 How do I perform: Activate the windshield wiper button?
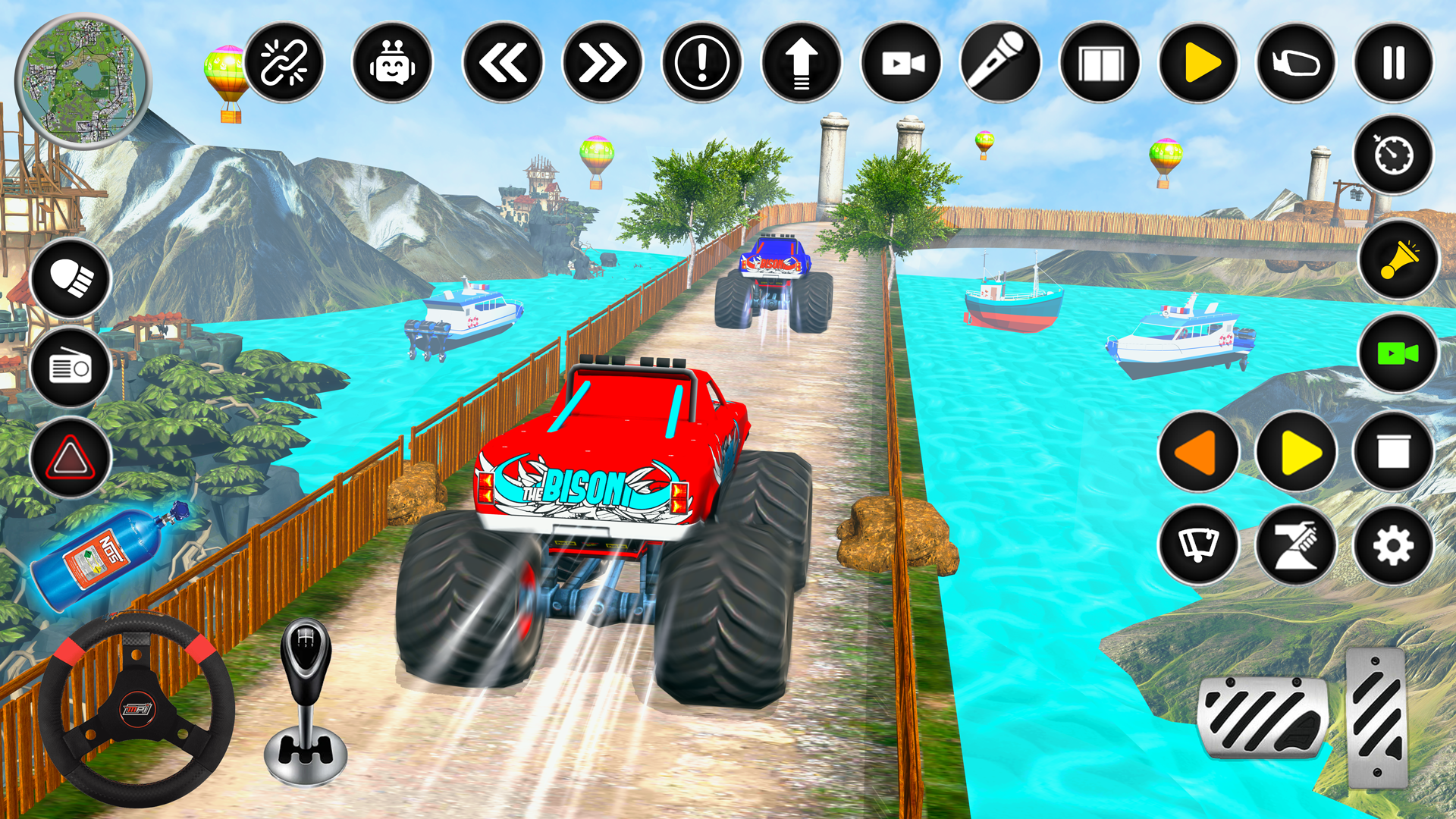pyautogui.click(x=1198, y=544)
